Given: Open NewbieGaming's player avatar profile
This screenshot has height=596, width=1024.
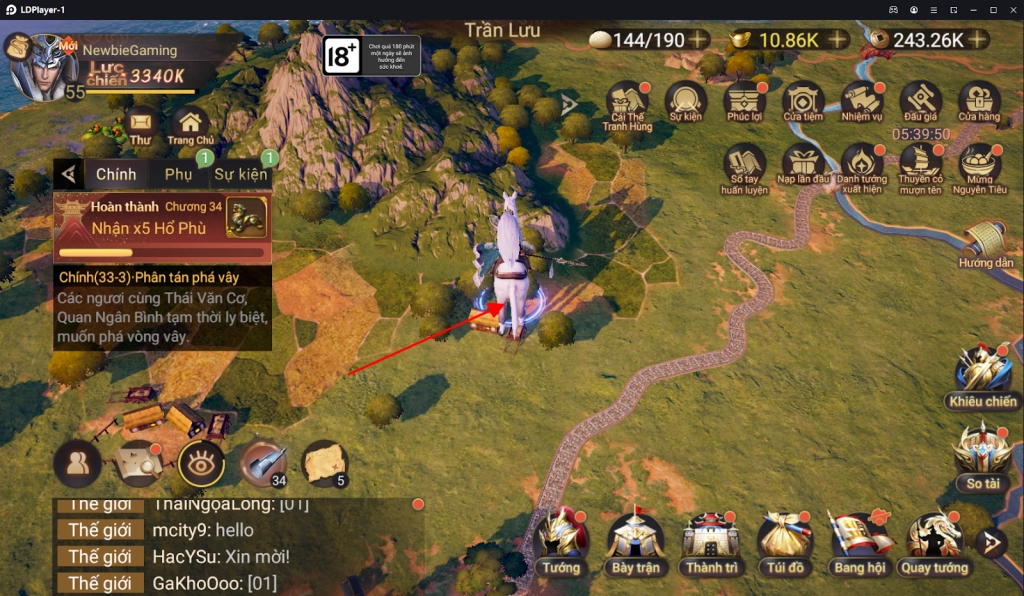Looking at the screenshot, I should pyautogui.click(x=43, y=66).
